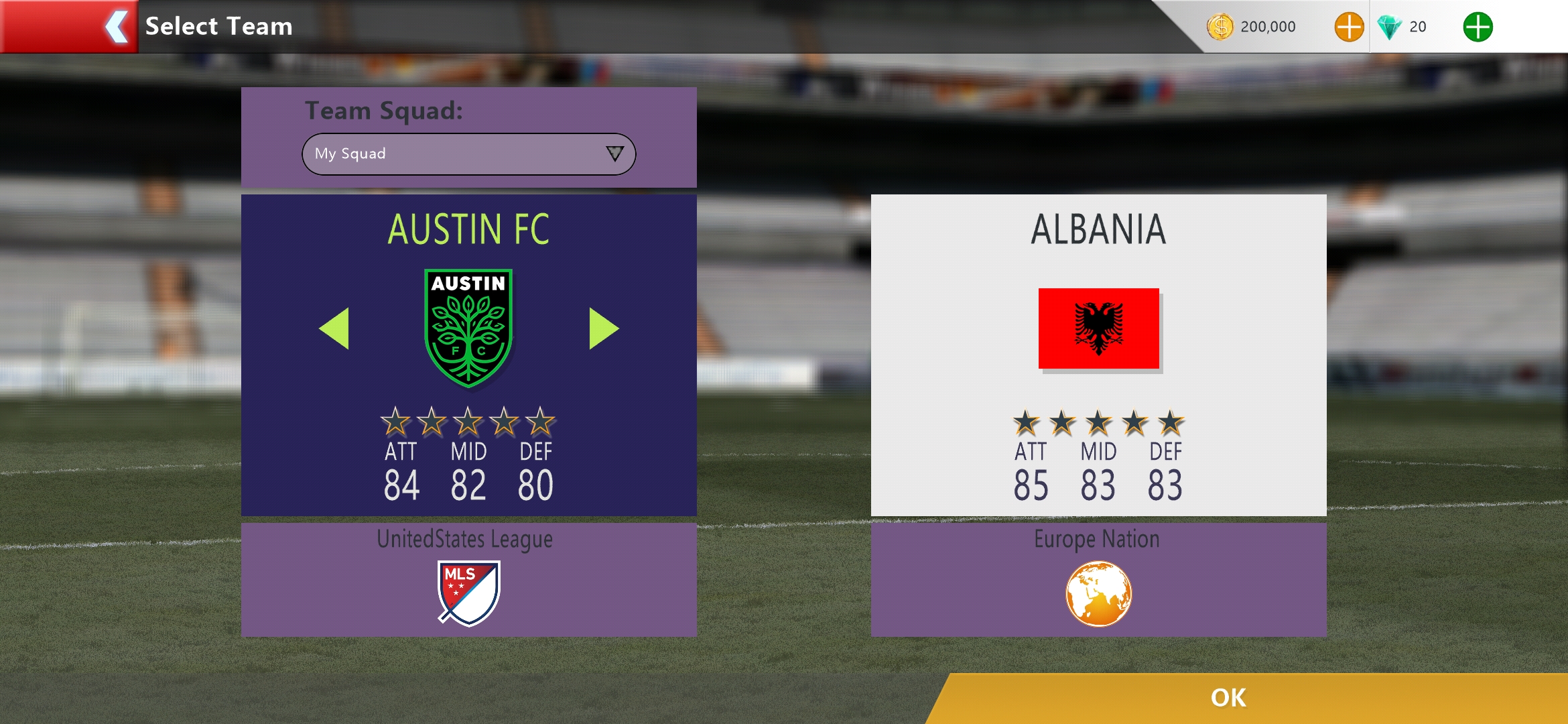Viewport: 1568px width, 724px height.
Task: Go back from Select Team screen
Action: pyautogui.click(x=115, y=27)
